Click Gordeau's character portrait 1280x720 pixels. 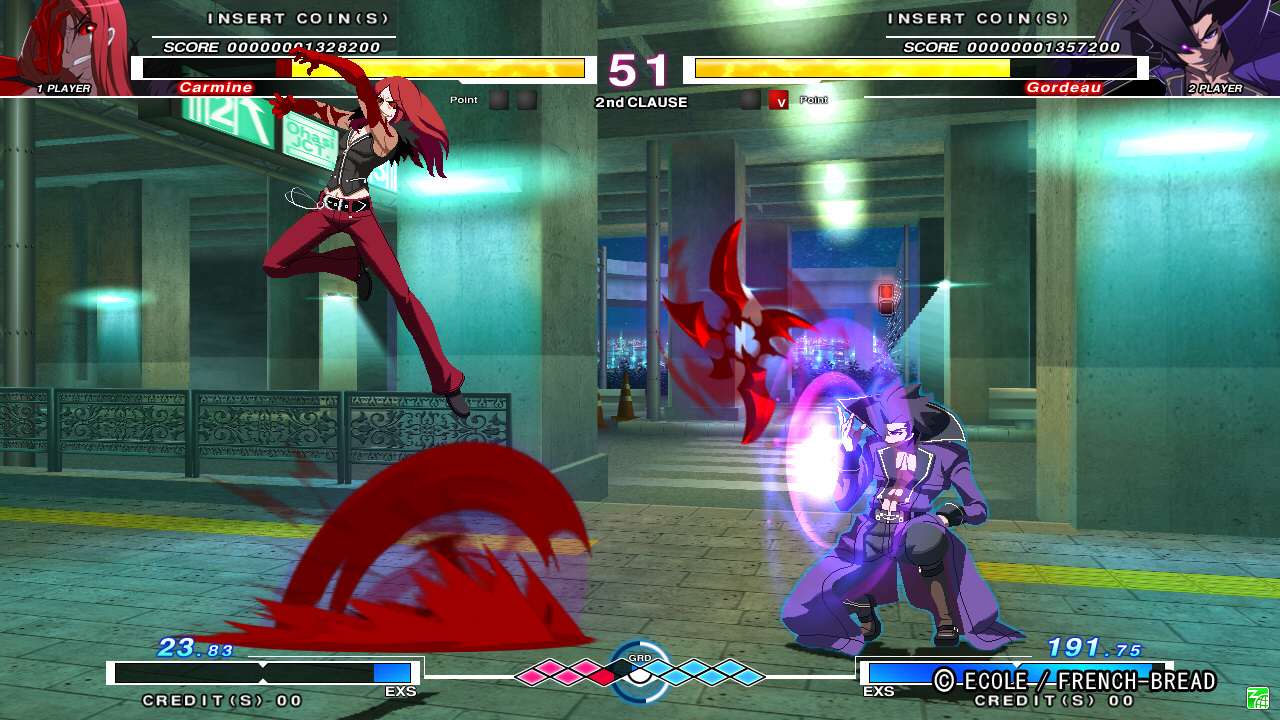[1200, 45]
